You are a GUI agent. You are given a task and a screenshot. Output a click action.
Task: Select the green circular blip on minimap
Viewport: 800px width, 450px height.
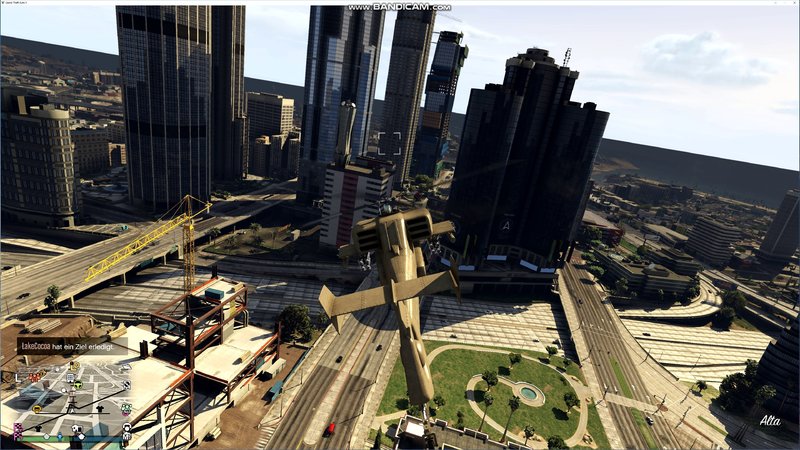[x=78, y=384]
